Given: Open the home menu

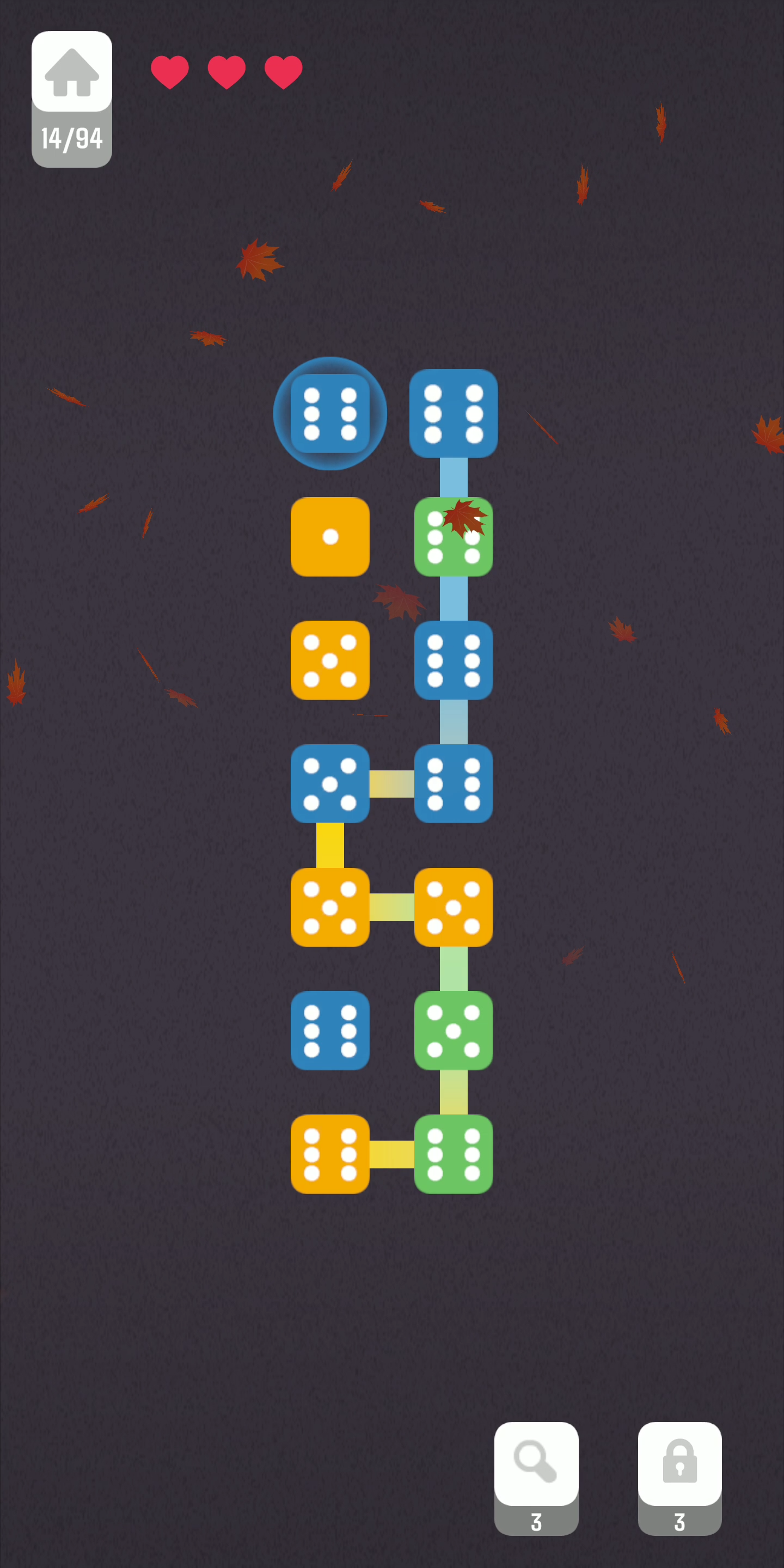Looking at the screenshot, I should tap(72, 73).
